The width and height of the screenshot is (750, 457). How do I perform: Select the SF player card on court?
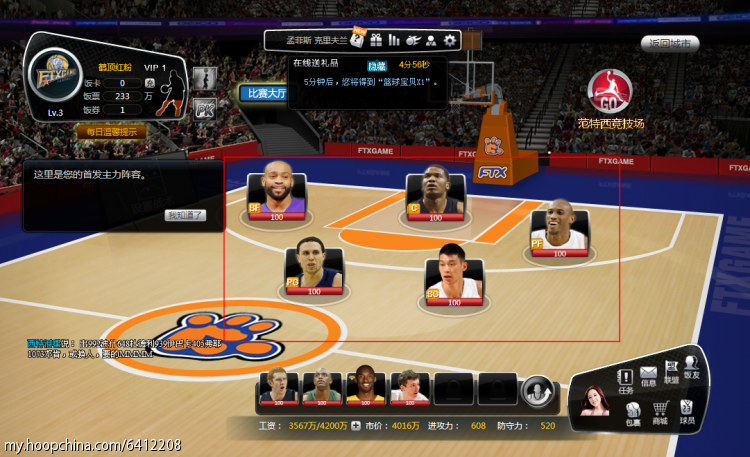click(277, 192)
